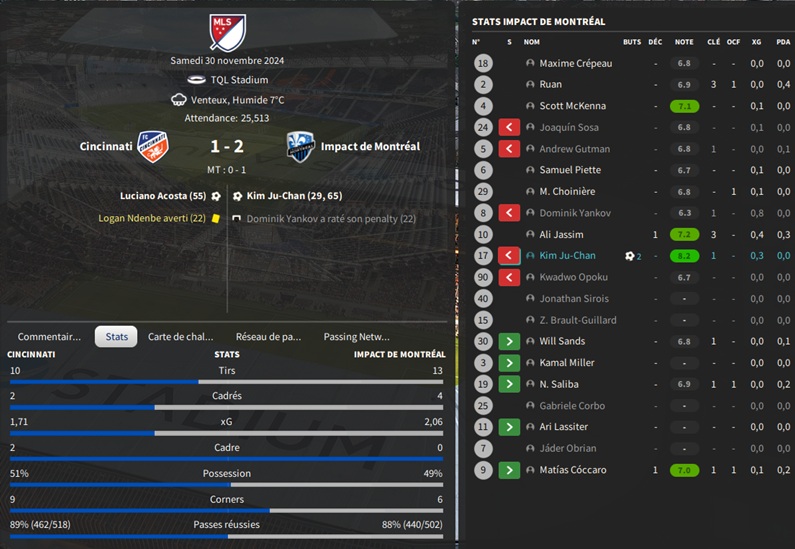Select the Stats tab

coord(116,337)
